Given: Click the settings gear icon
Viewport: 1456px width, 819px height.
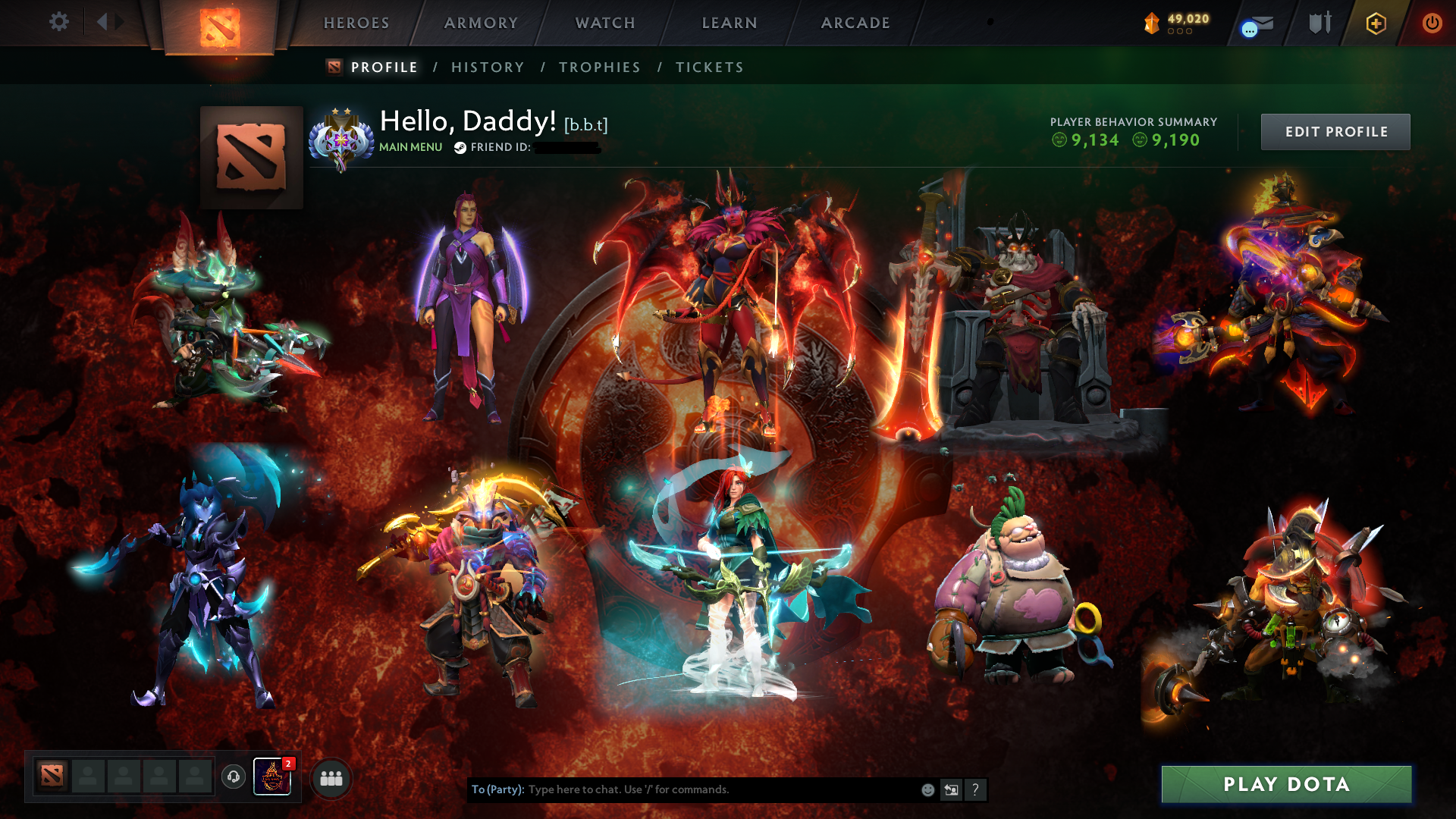Looking at the screenshot, I should [x=58, y=22].
